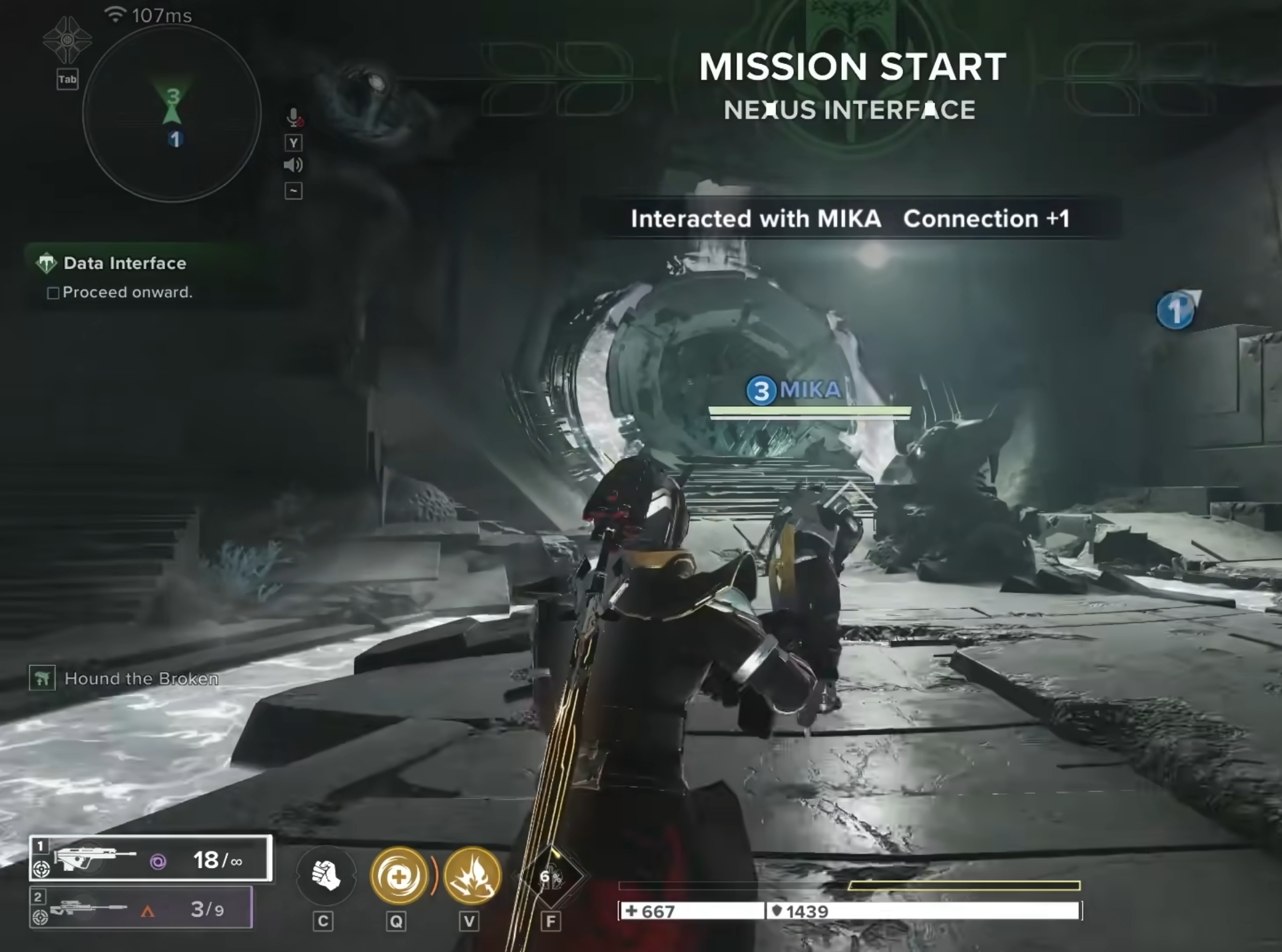The image size is (1282, 952).
Task: Tick the 'Proceed onward.' objective checkbox
Action: [x=53, y=293]
